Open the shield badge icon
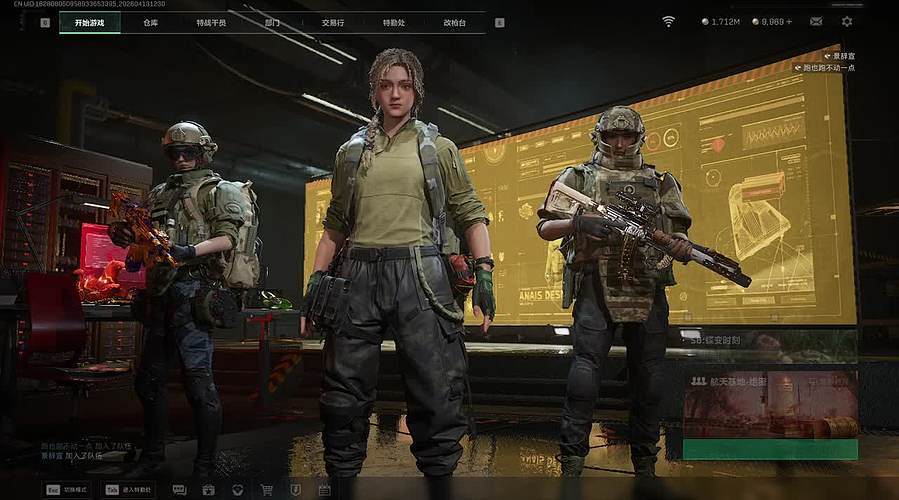The image size is (899, 500). click(x=295, y=490)
